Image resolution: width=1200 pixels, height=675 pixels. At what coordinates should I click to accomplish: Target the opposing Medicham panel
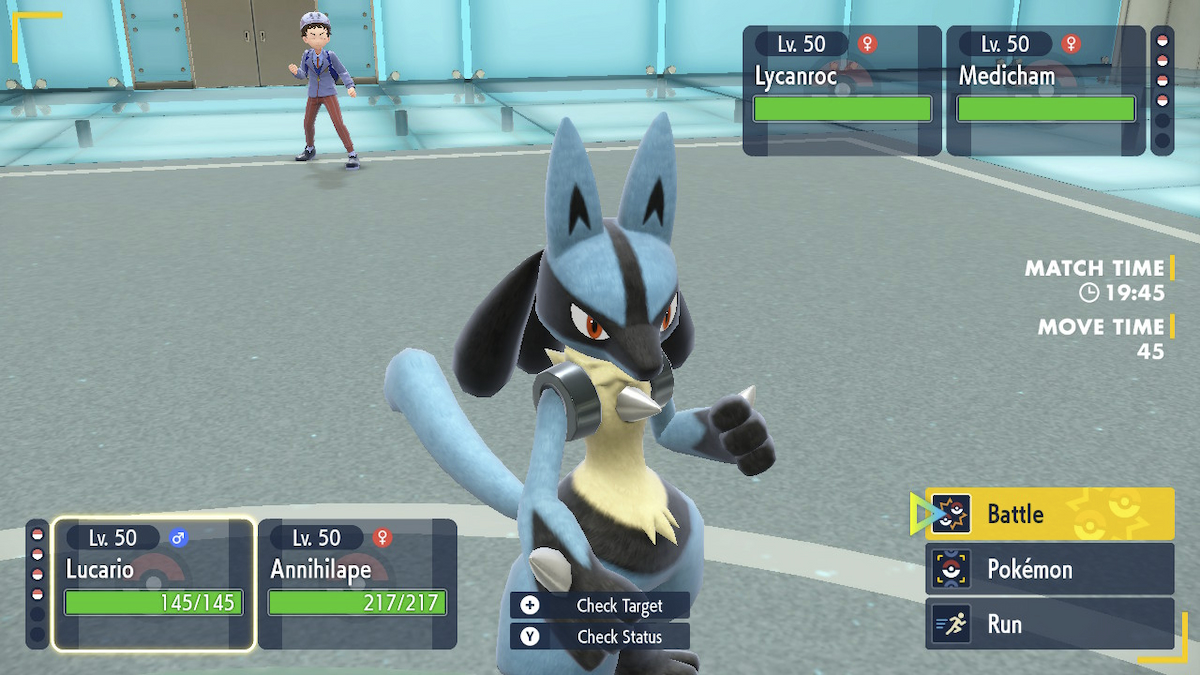[x=1045, y=91]
